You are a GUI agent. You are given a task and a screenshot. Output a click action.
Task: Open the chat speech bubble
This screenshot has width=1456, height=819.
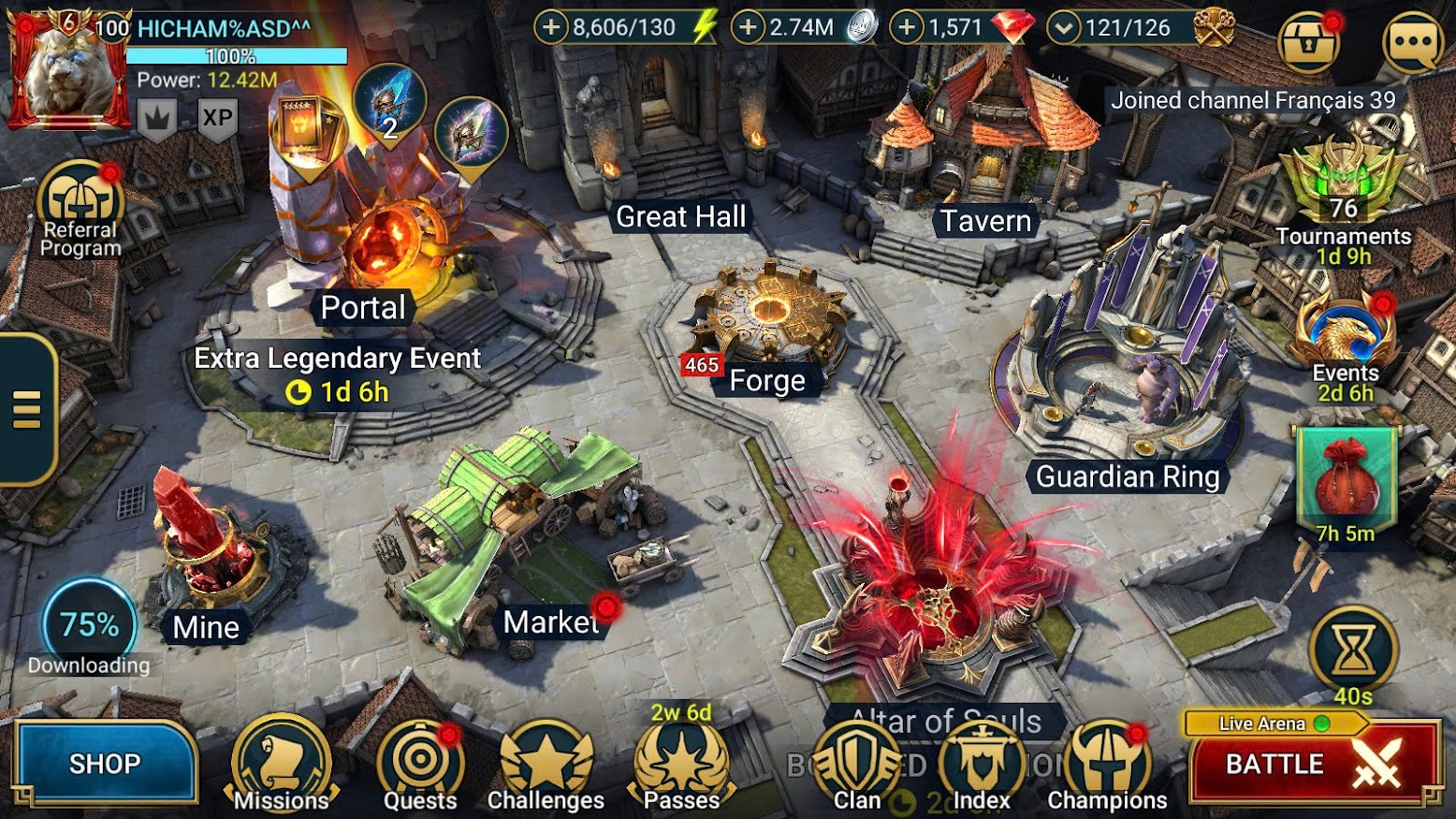tap(1412, 41)
